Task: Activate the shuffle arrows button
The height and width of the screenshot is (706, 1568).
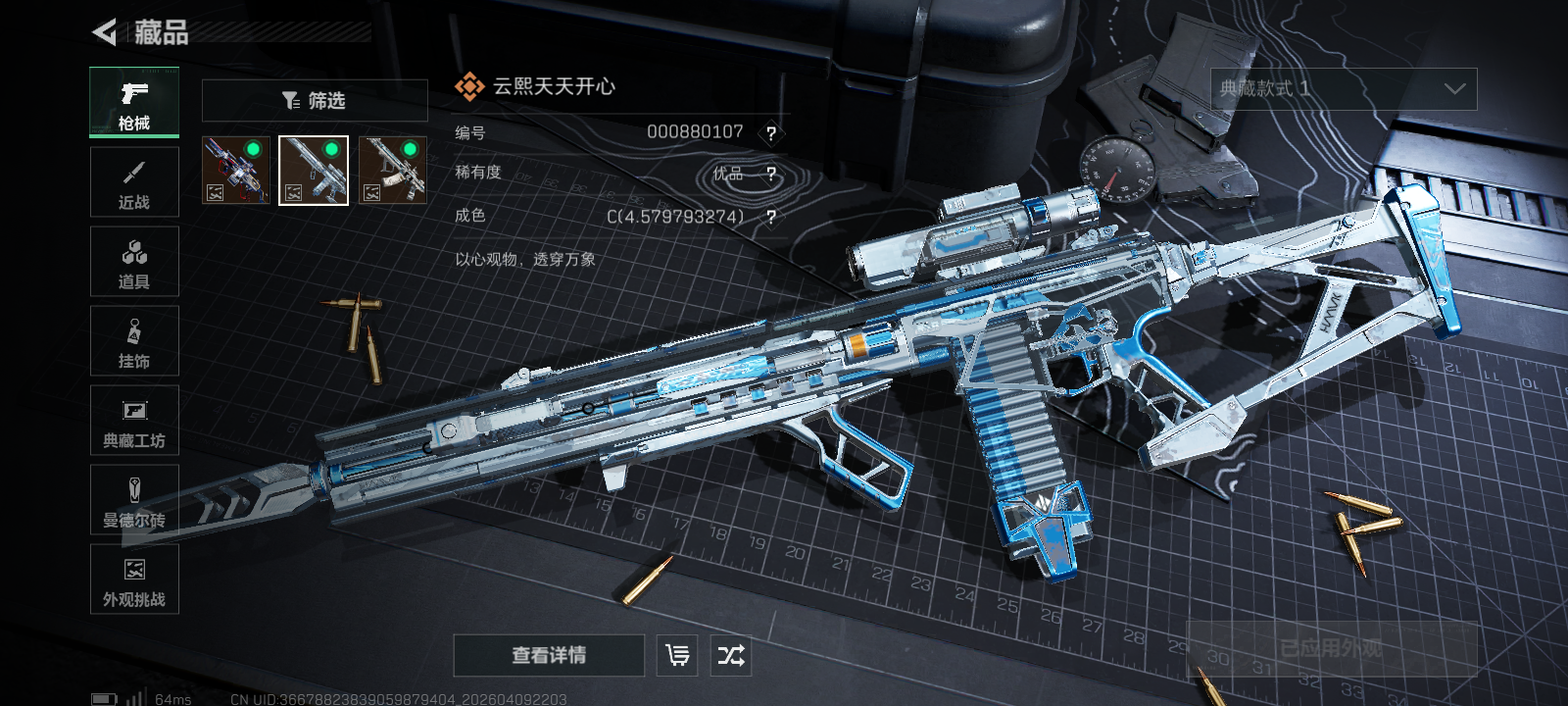Action: [x=731, y=655]
